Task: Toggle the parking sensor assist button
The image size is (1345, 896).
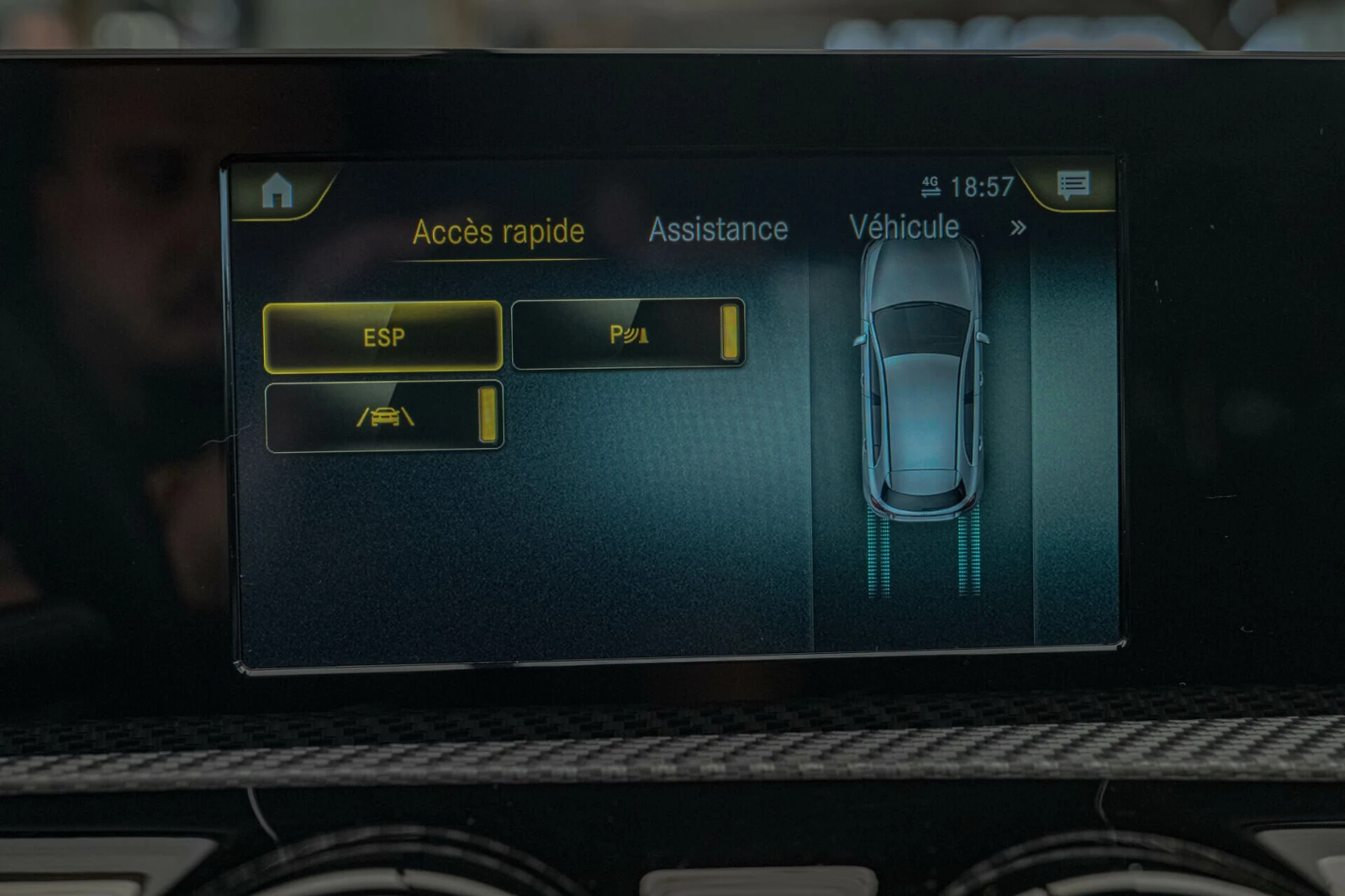Action: coord(627,335)
